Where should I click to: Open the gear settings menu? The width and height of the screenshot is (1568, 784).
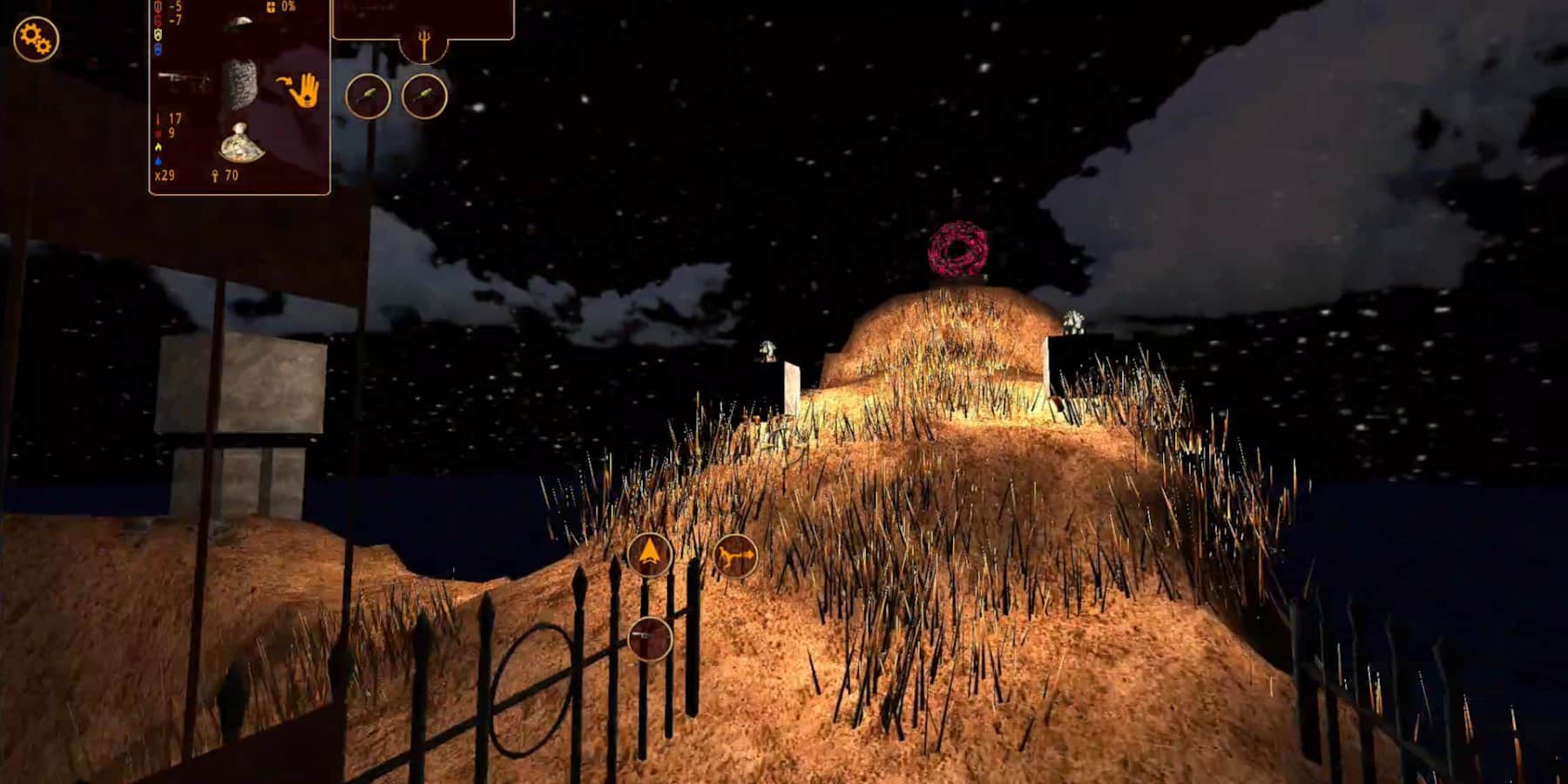click(36, 38)
